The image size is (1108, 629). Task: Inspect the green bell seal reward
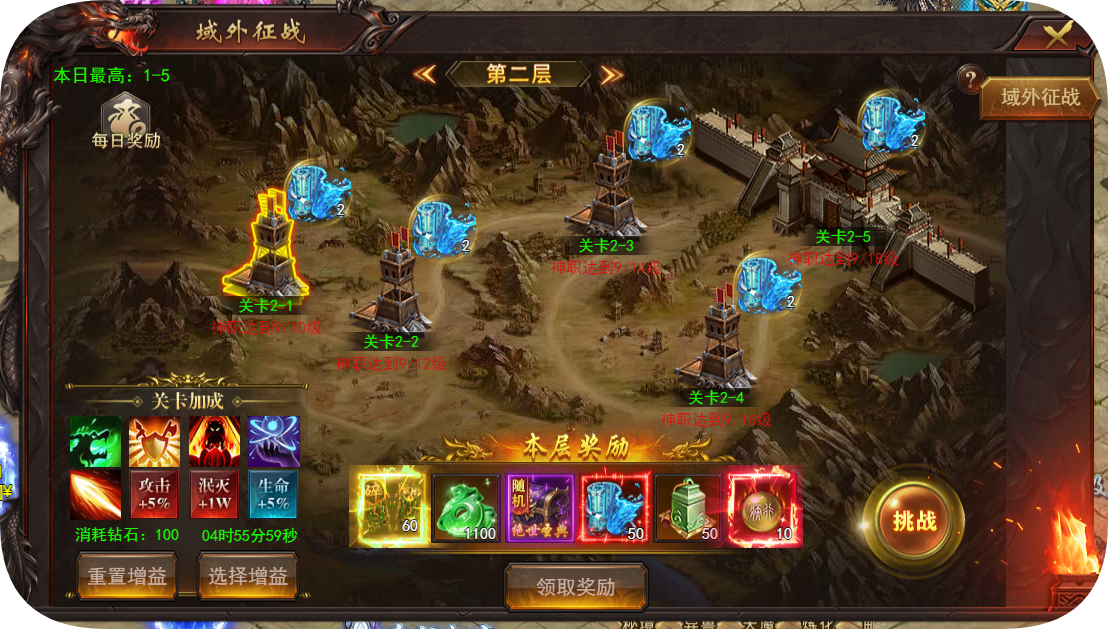point(687,508)
